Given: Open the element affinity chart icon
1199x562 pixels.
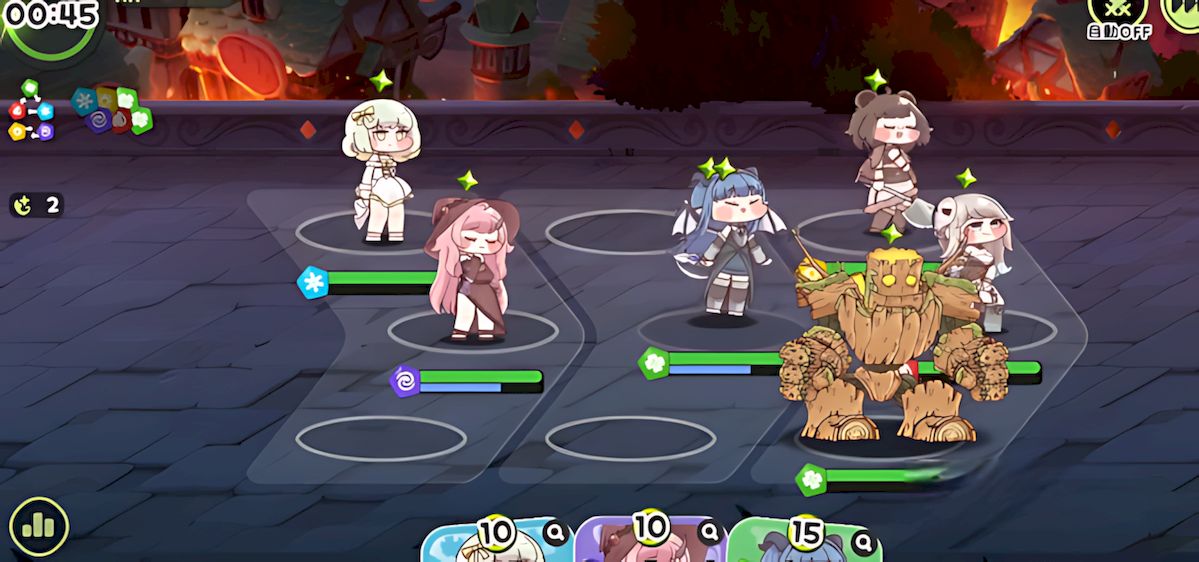Looking at the screenshot, I should [x=31, y=112].
